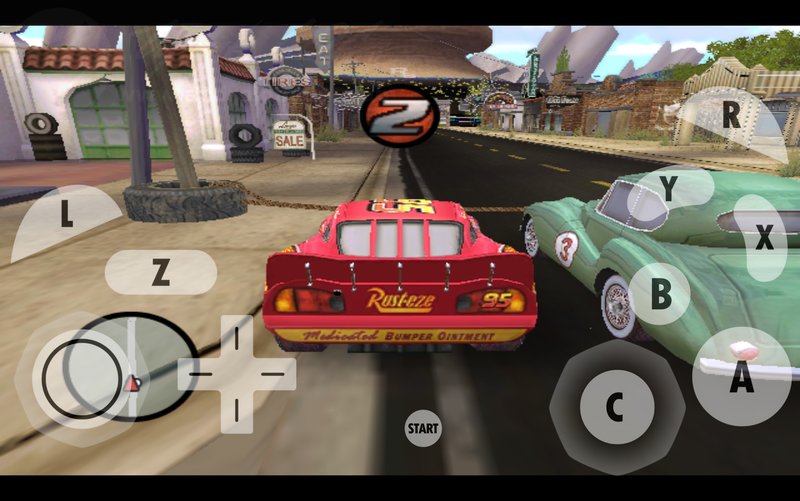Tap the C stick control
Image resolution: width=800 pixels, height=501 pixels.
[616, 406]
